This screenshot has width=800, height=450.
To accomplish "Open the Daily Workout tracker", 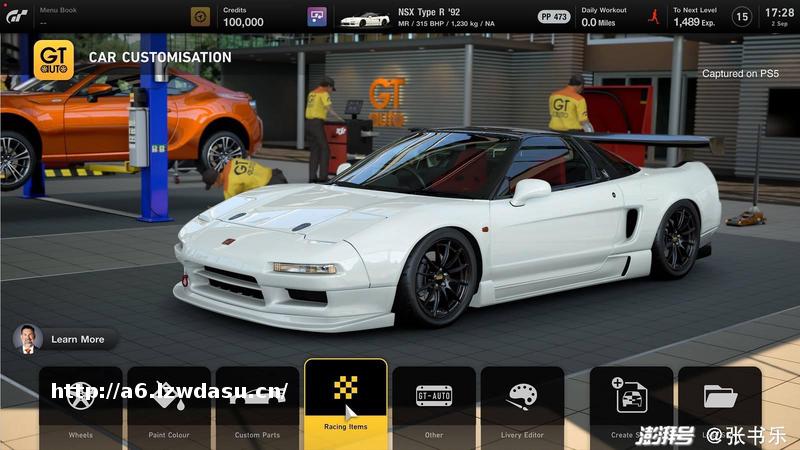I will (x=604, y=17).
